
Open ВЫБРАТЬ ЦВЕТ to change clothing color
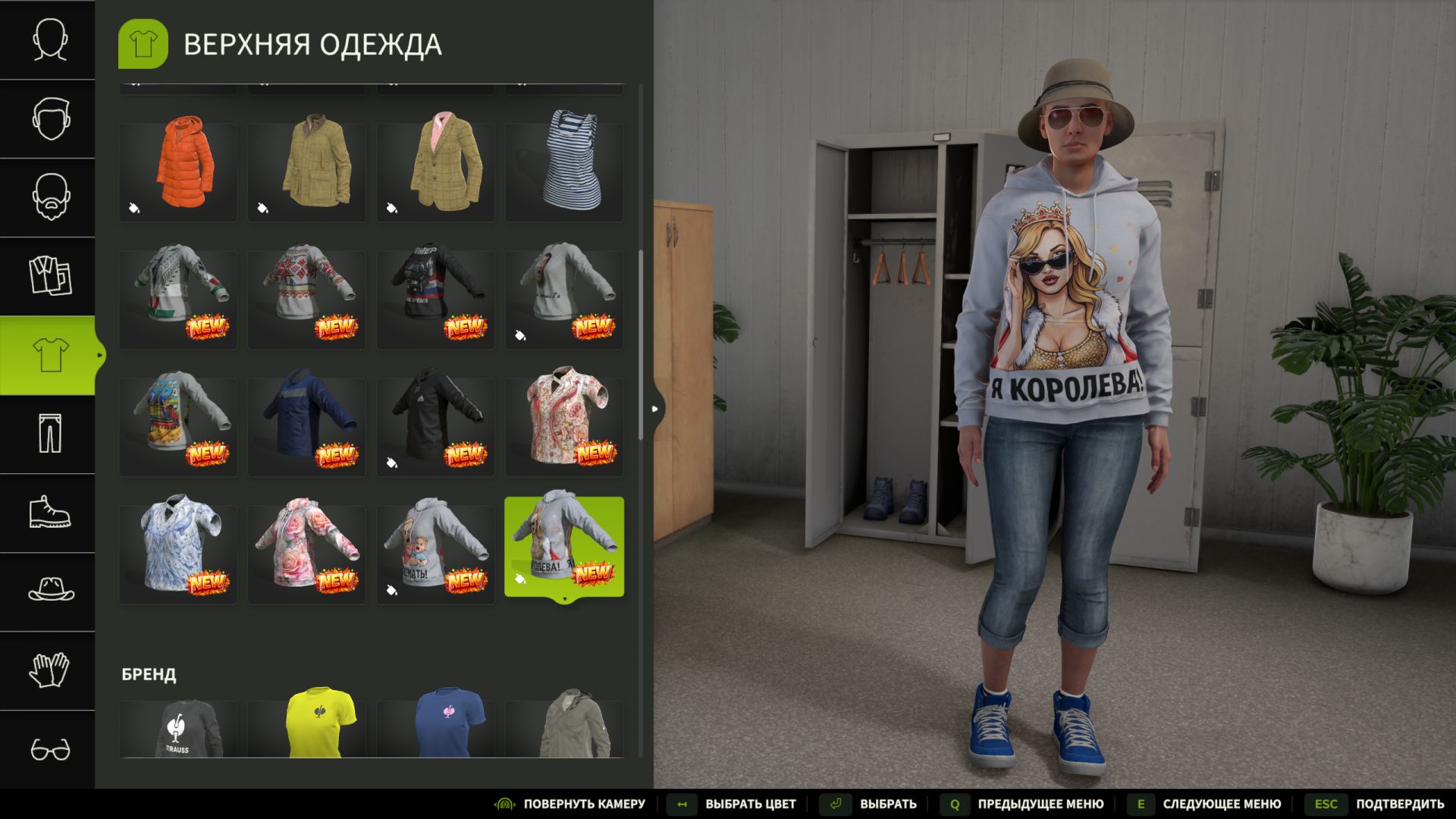(x=751, y=803)
